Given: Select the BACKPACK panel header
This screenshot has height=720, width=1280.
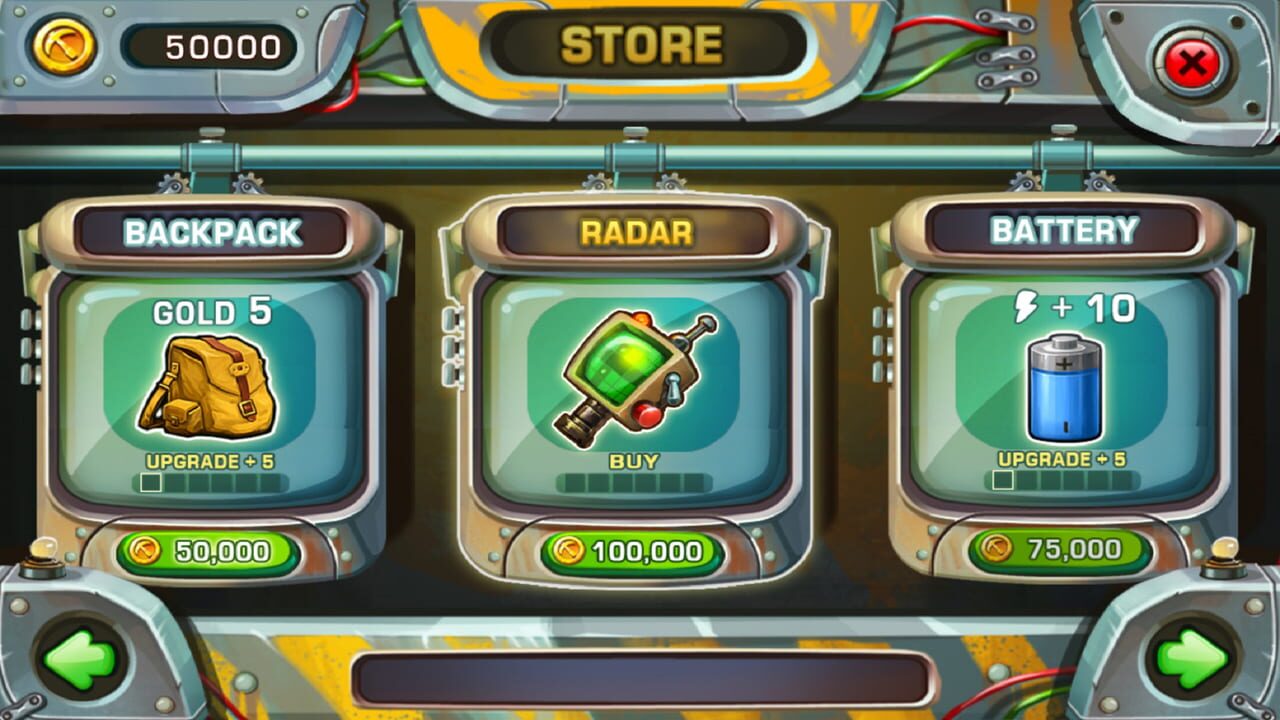Looking at the screenshot, I should [215, 232].
